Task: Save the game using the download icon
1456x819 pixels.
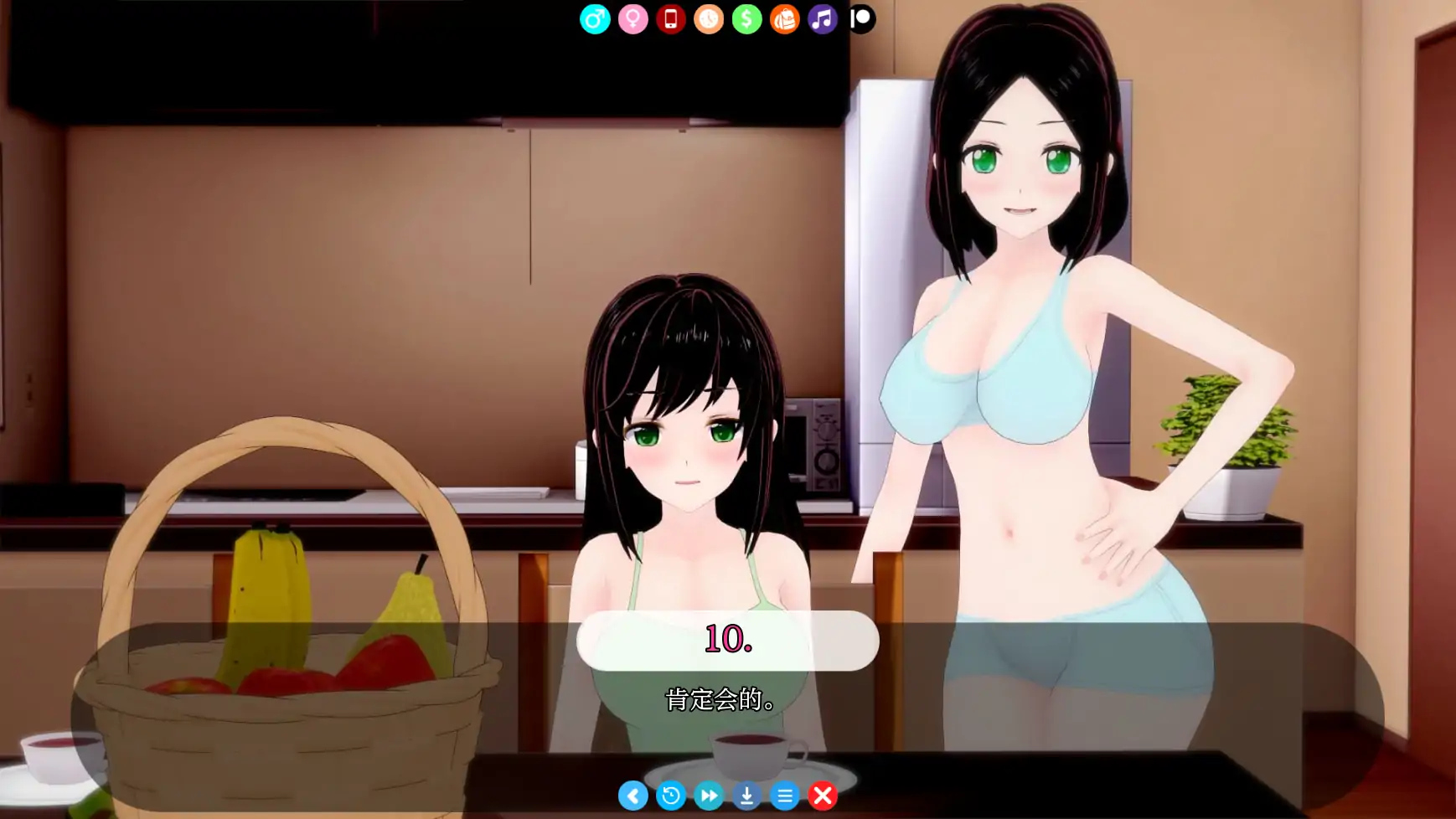Action: 747,796
